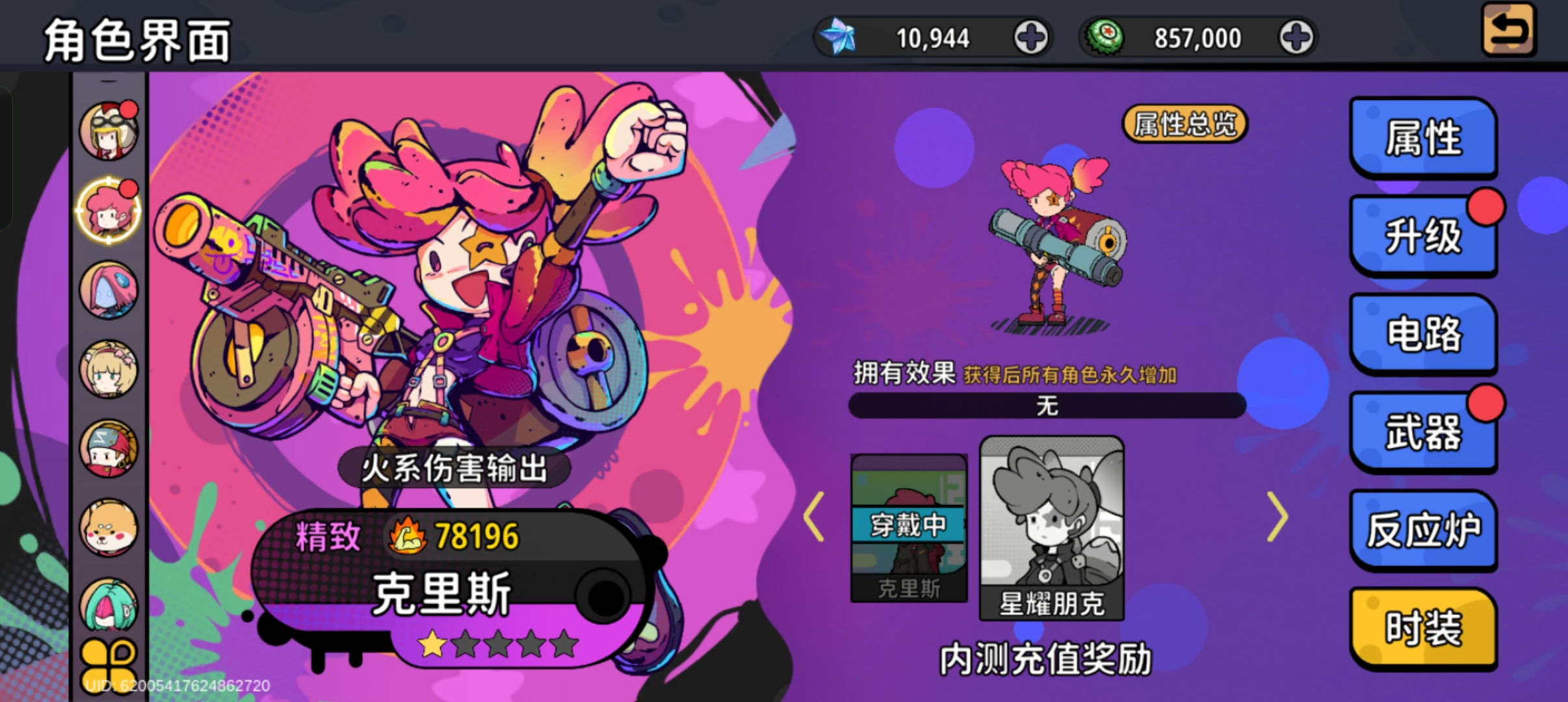Select the goggles-wearing blonde character at the top
1568x702 pixels.
[x=109, y=130]
